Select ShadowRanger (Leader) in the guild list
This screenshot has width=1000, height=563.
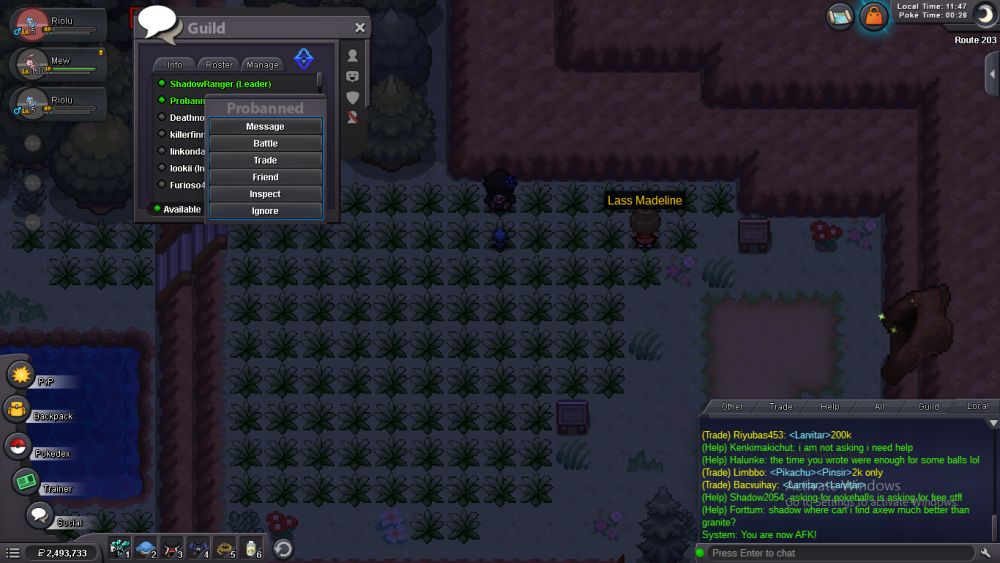pyautogui.click(x=220, y=84)
